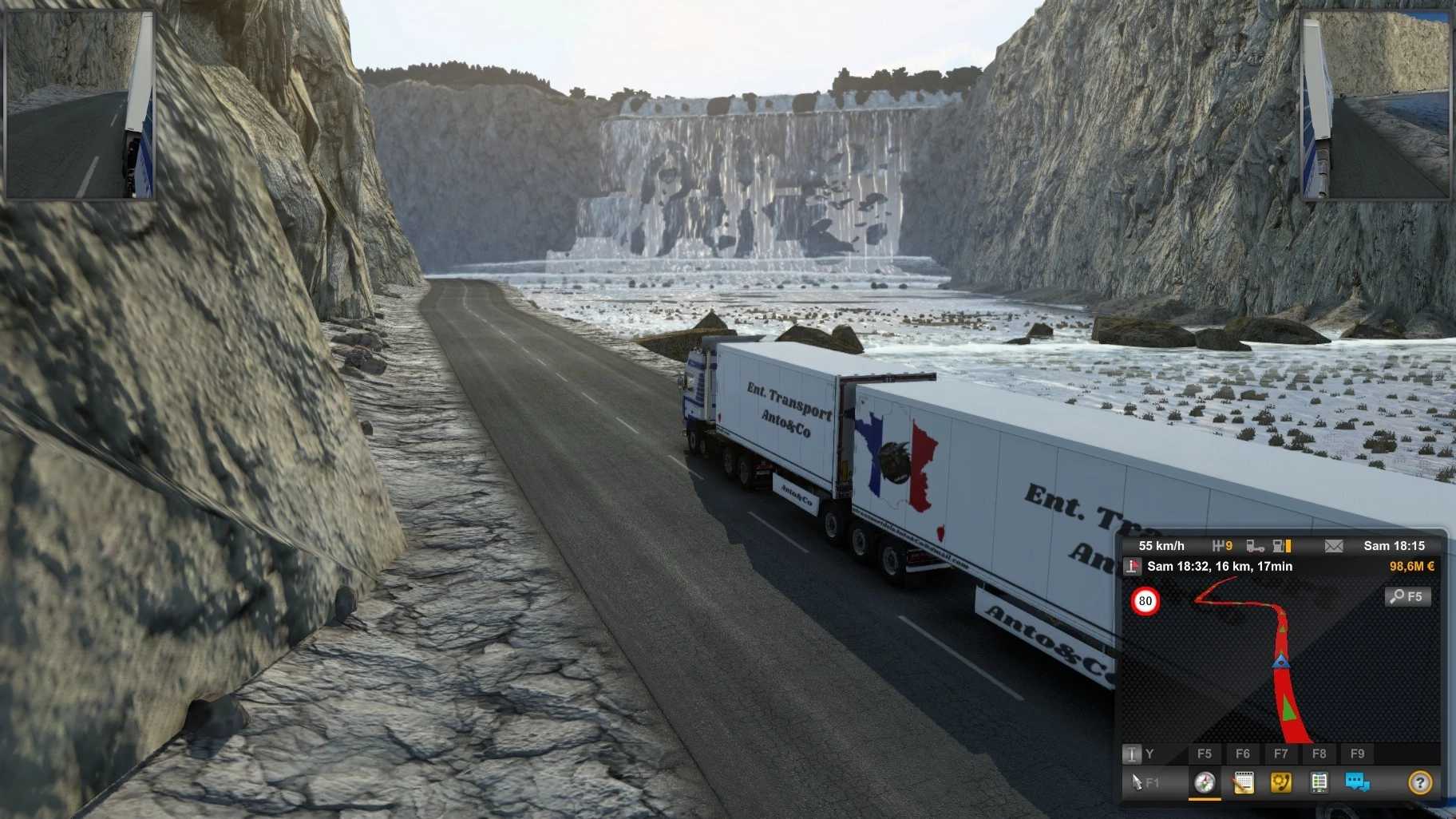The image size is (1456, 819).
Task: Open the yellow roadside assistance phone tab
Action: 1281,782
